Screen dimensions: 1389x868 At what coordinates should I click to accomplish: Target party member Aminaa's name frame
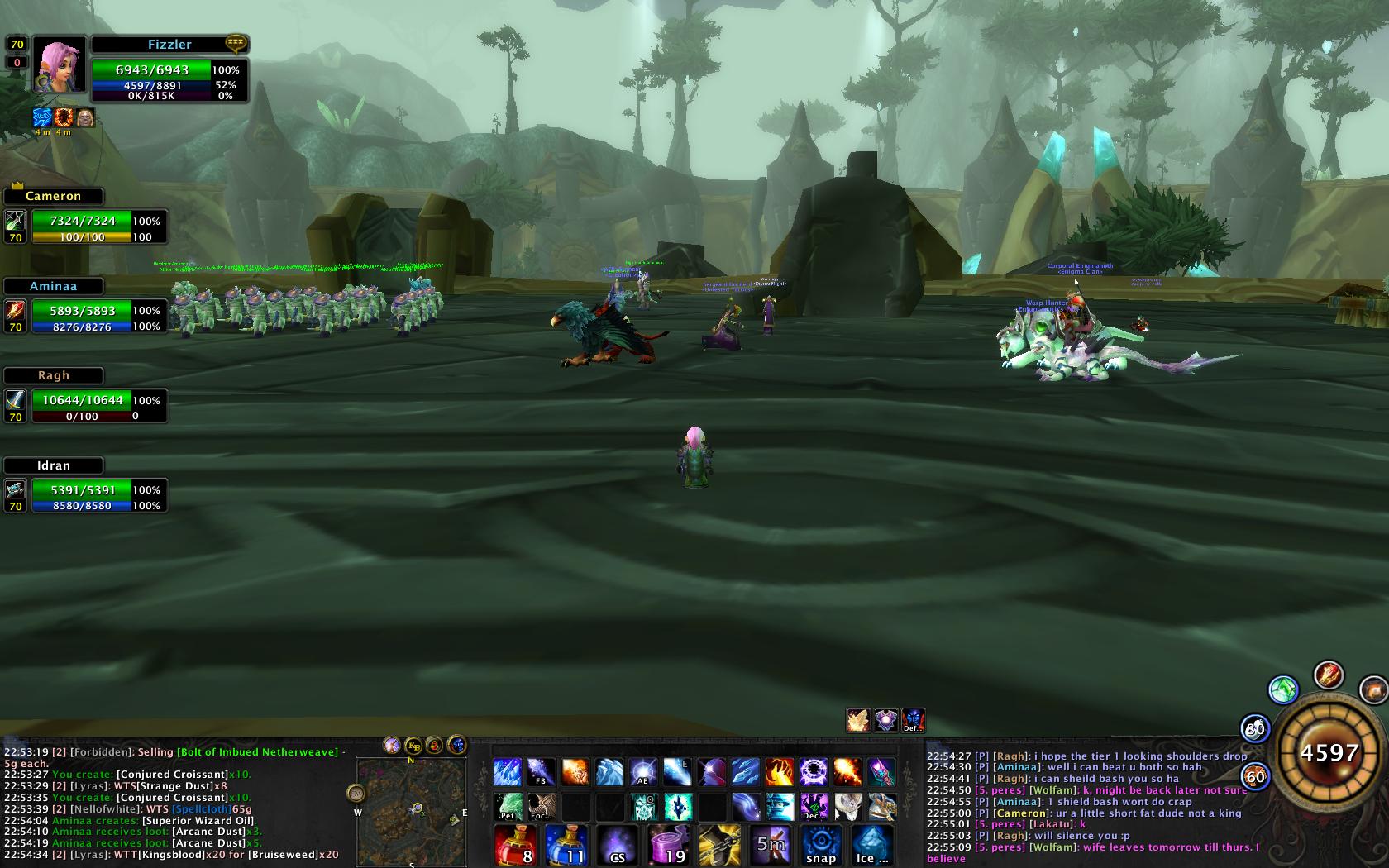click(54, 286)
